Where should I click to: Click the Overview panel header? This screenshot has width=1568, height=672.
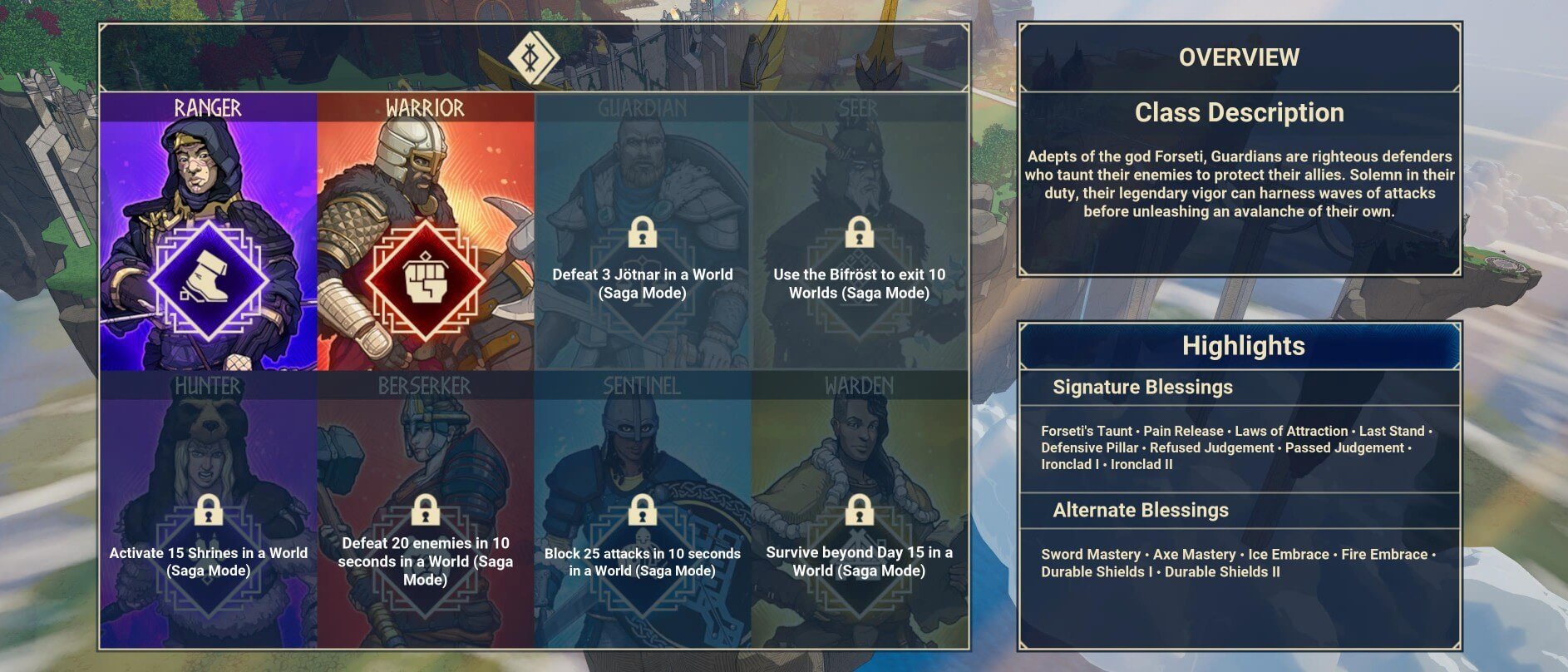[x=1239, y=57]
